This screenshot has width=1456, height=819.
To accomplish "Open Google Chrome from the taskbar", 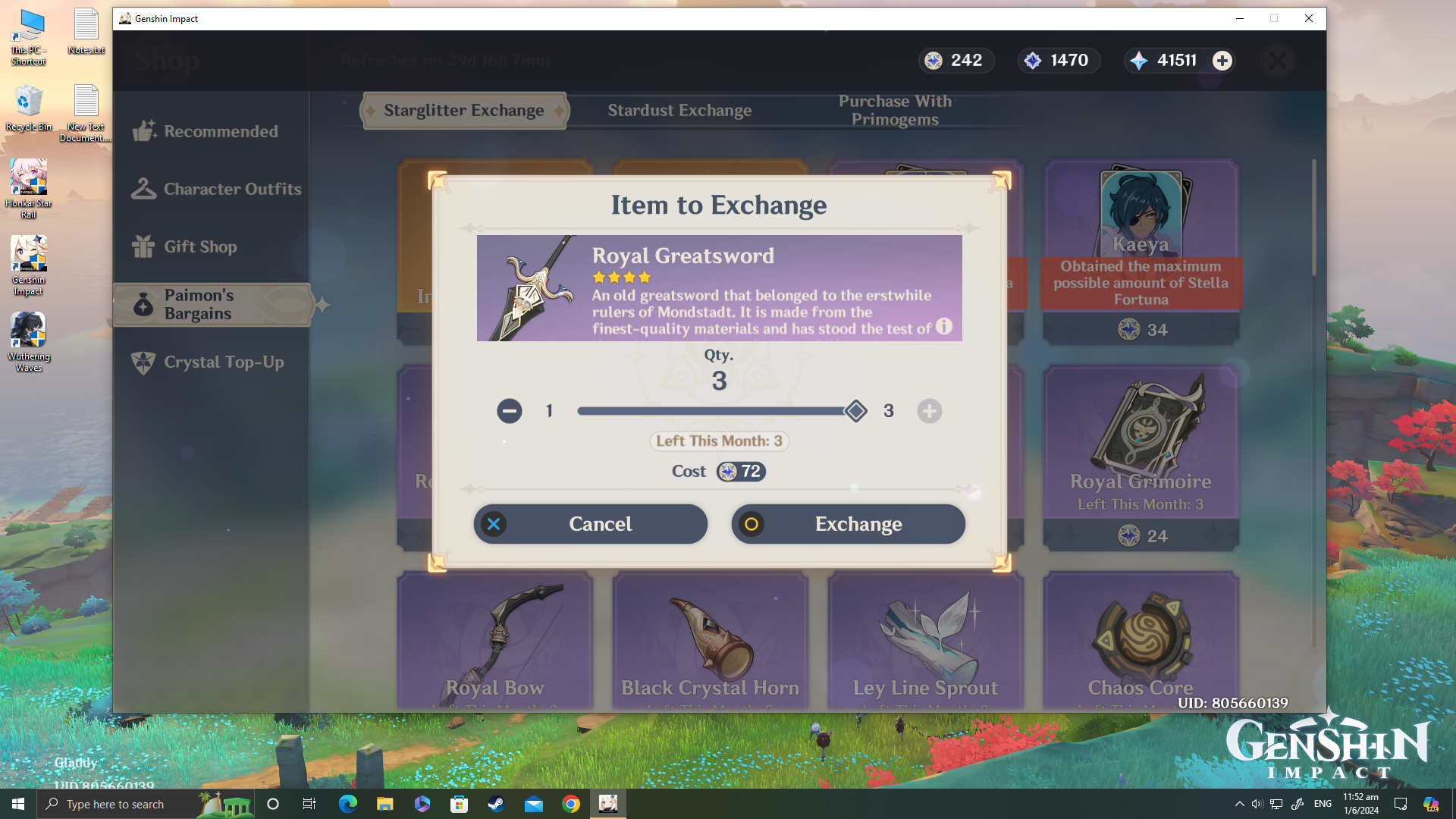I will pos(571,804).
